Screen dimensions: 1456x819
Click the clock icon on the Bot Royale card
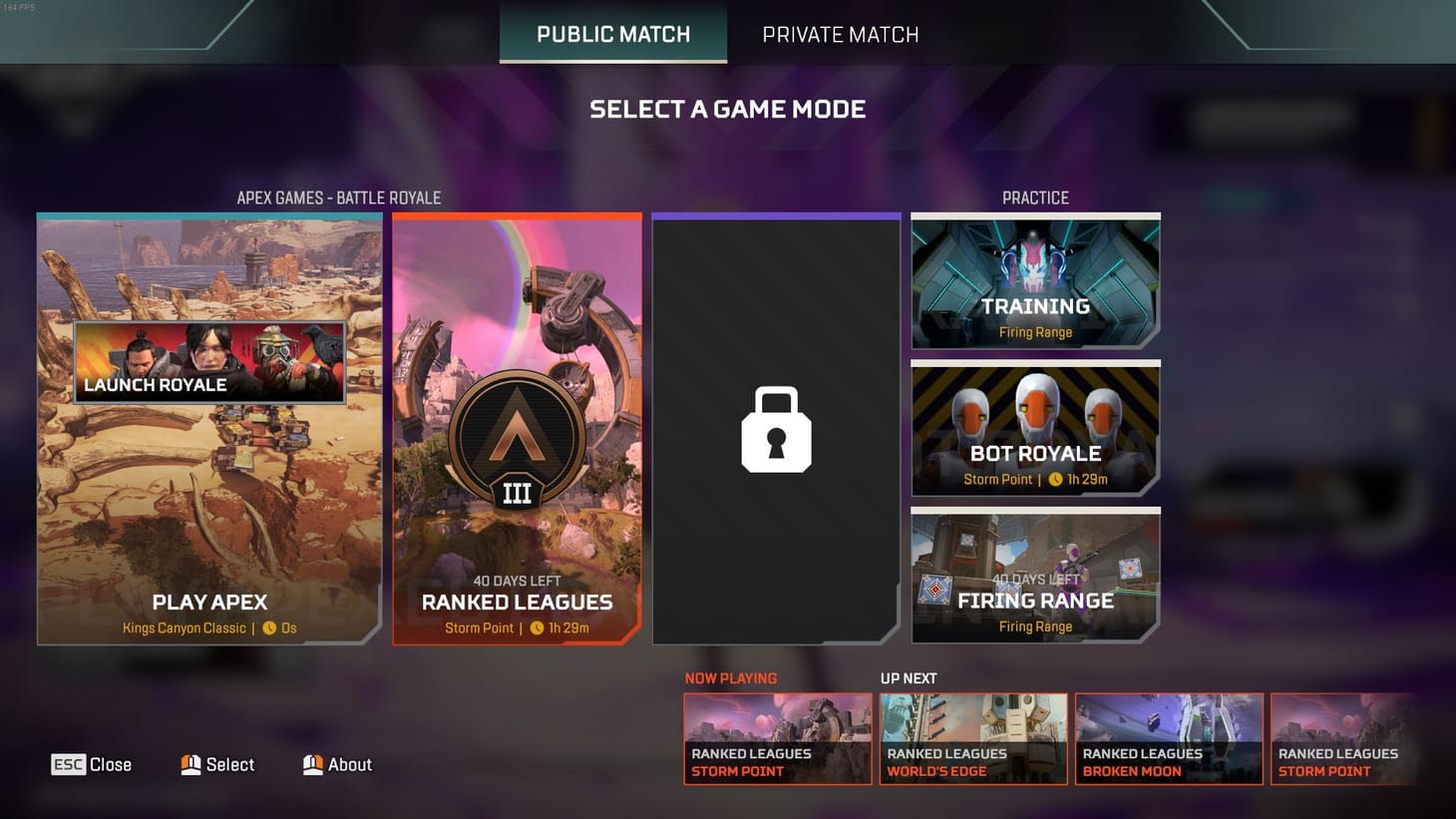click(x=1054, y=479)
